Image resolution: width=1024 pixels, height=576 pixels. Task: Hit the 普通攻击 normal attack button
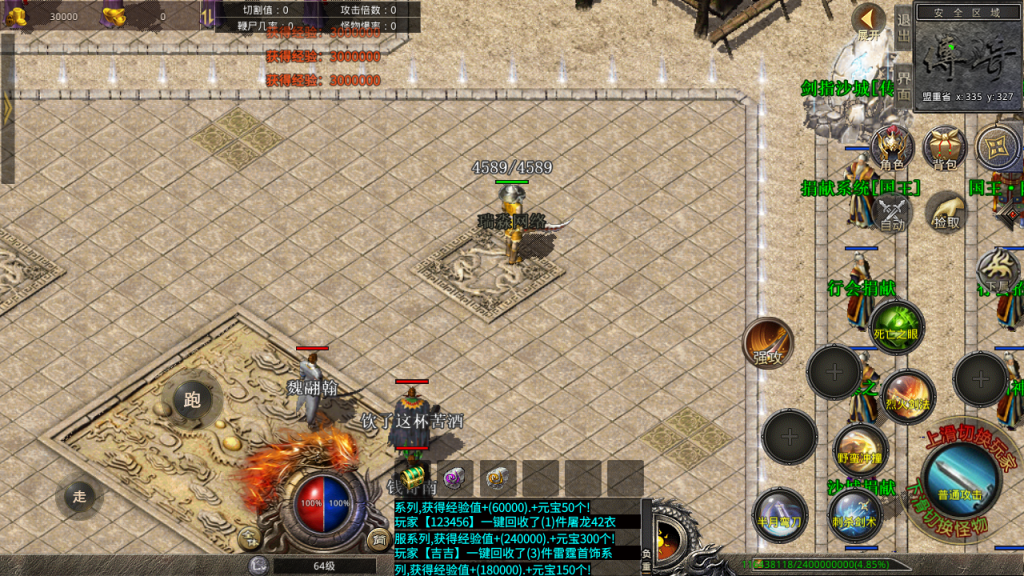click(960, 480)
